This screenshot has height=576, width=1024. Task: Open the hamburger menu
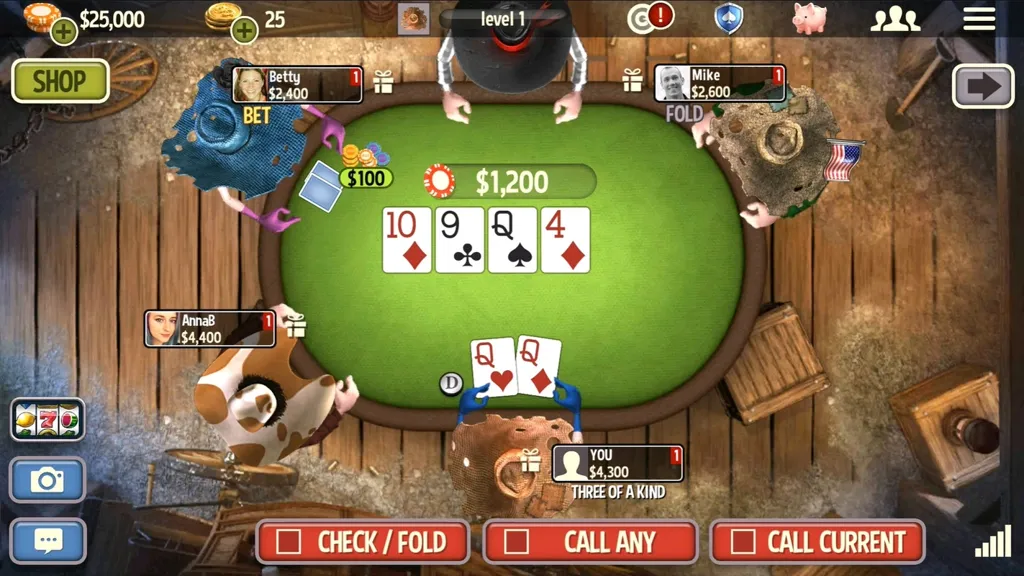click(979, 18)
